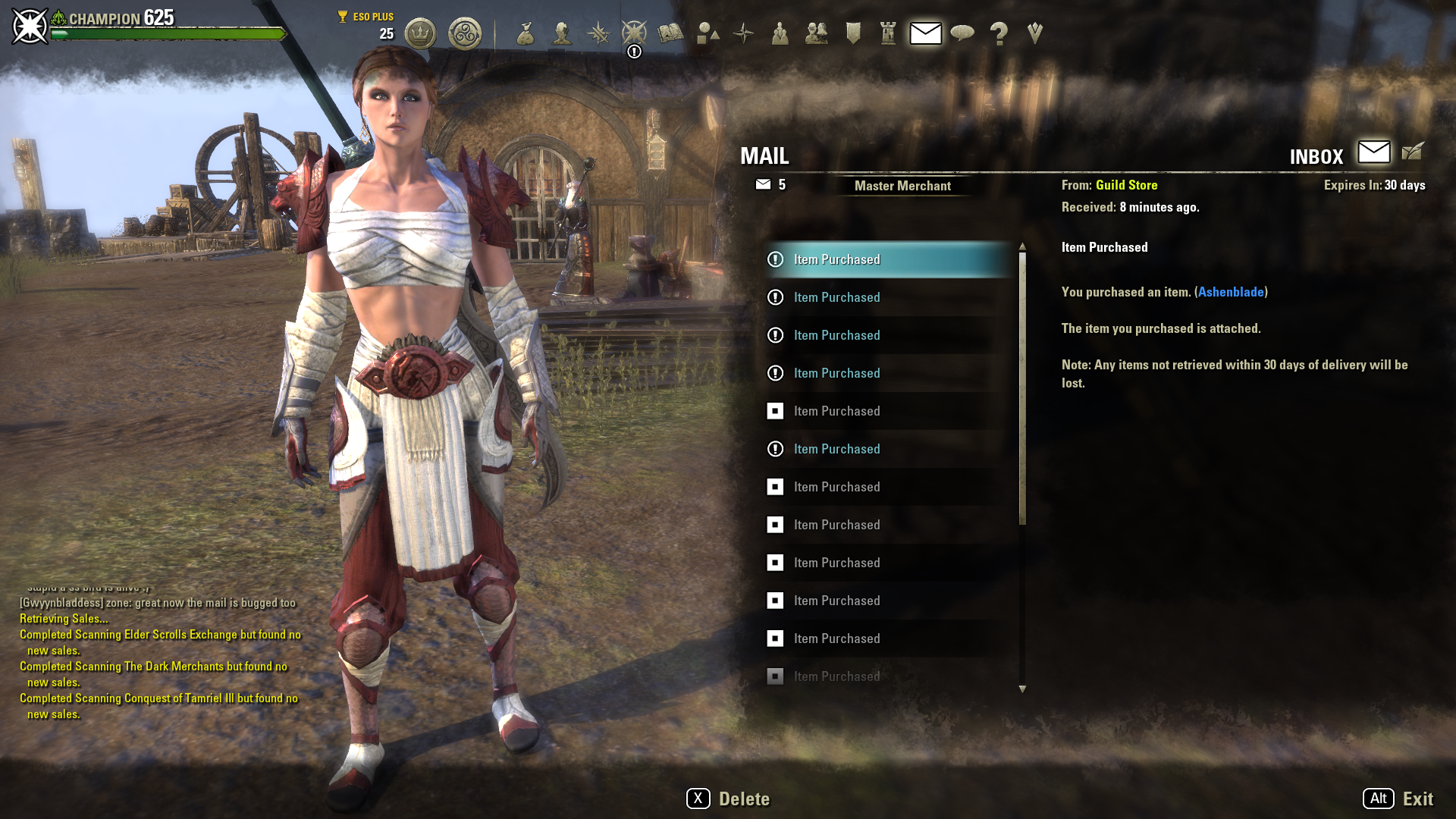
Task: Open the Master Merchant header tab
Action: tap(902, 186)
